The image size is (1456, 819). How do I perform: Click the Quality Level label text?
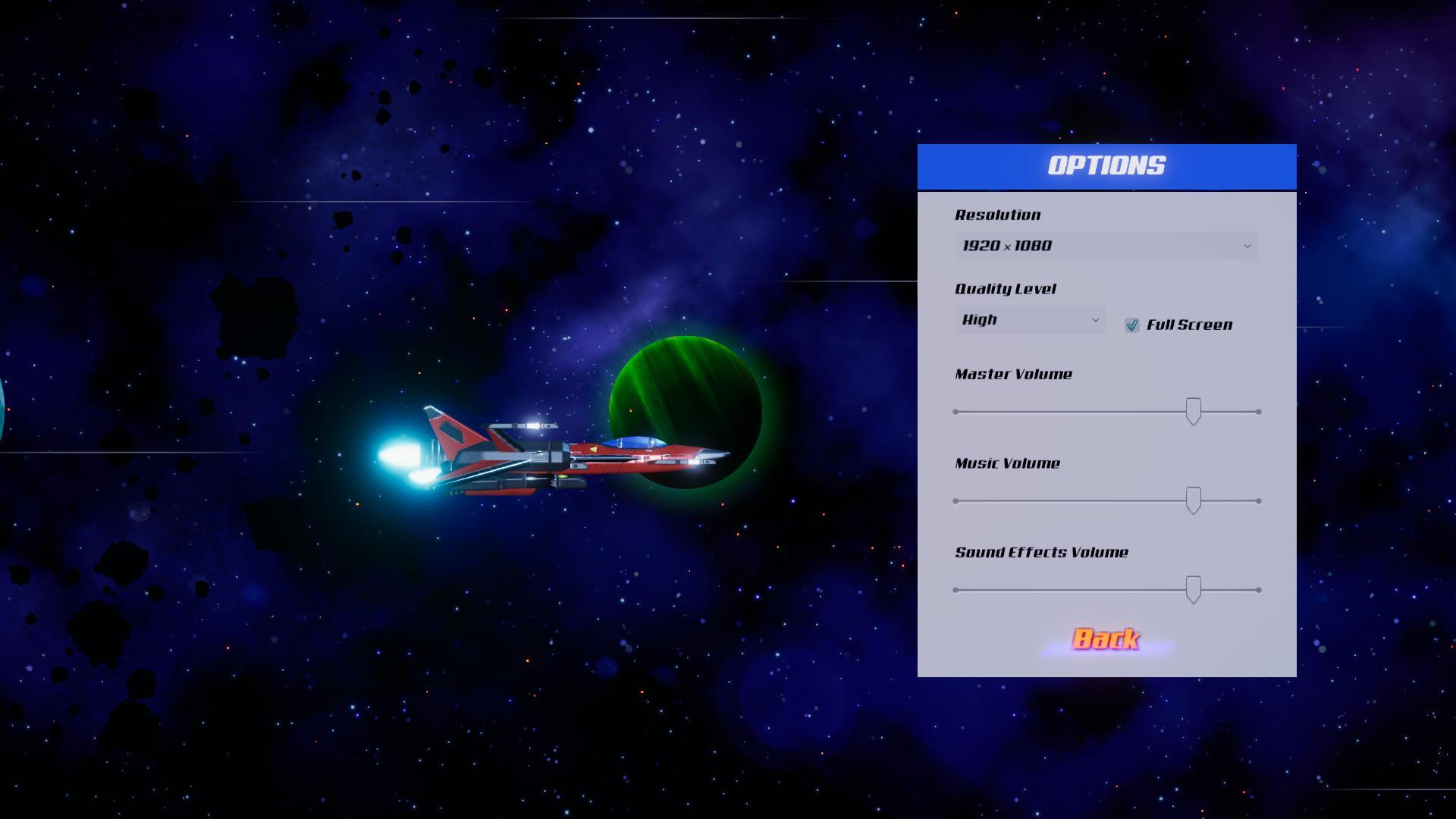click(x=1005, y=289)
